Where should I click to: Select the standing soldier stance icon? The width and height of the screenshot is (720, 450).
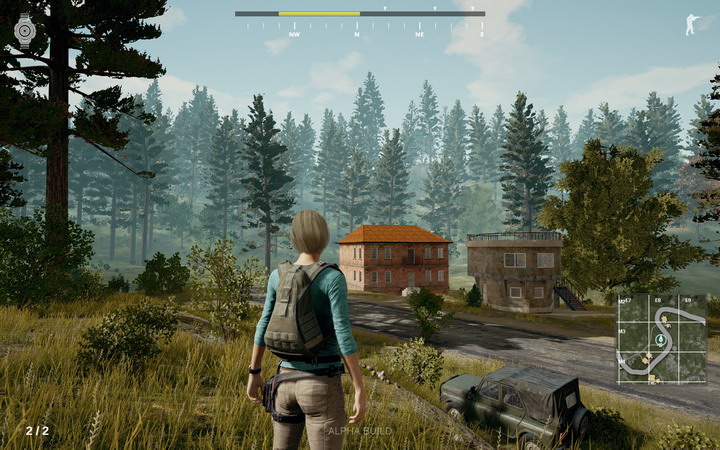pyautogui.click(x=691, y=24)
